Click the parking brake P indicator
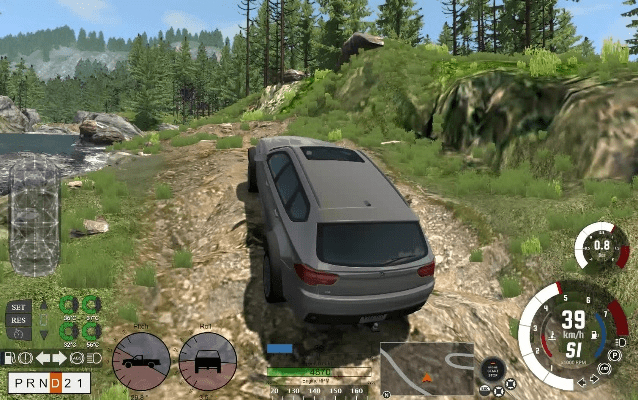The image size is (638, 400). click(617, 355)
